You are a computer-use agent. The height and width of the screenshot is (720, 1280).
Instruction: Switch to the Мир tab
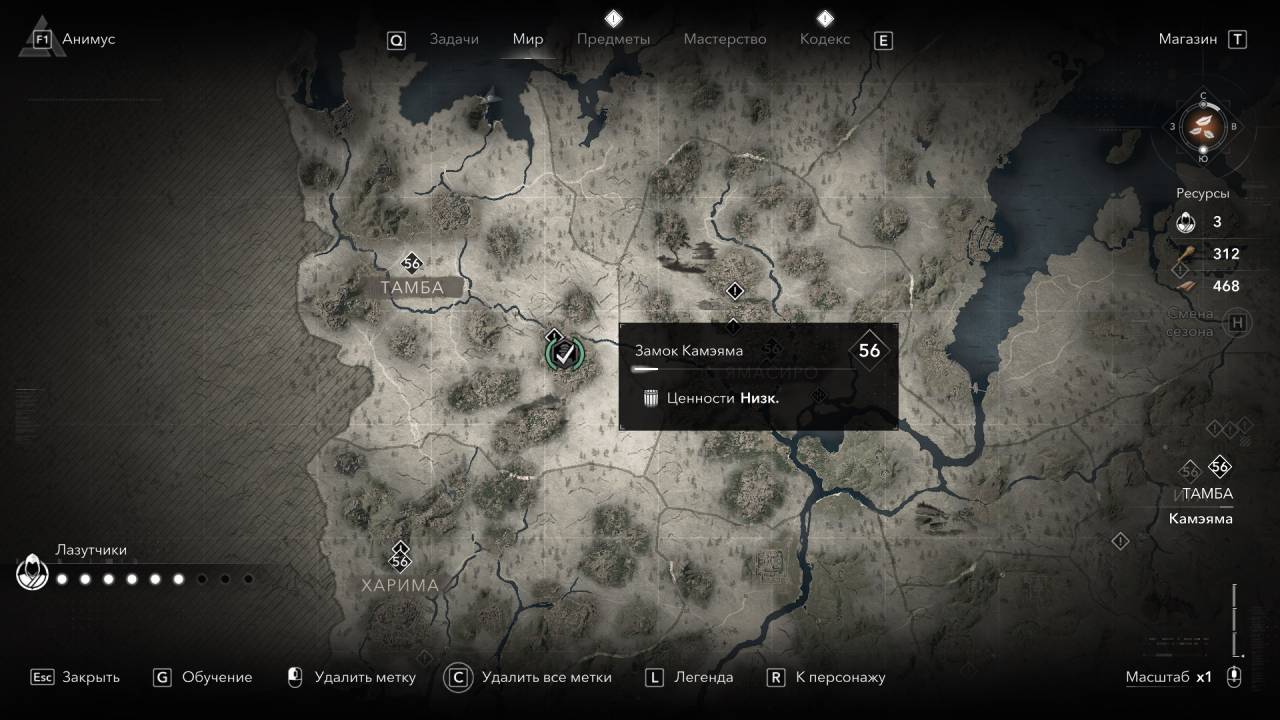[x=527, y=39]
